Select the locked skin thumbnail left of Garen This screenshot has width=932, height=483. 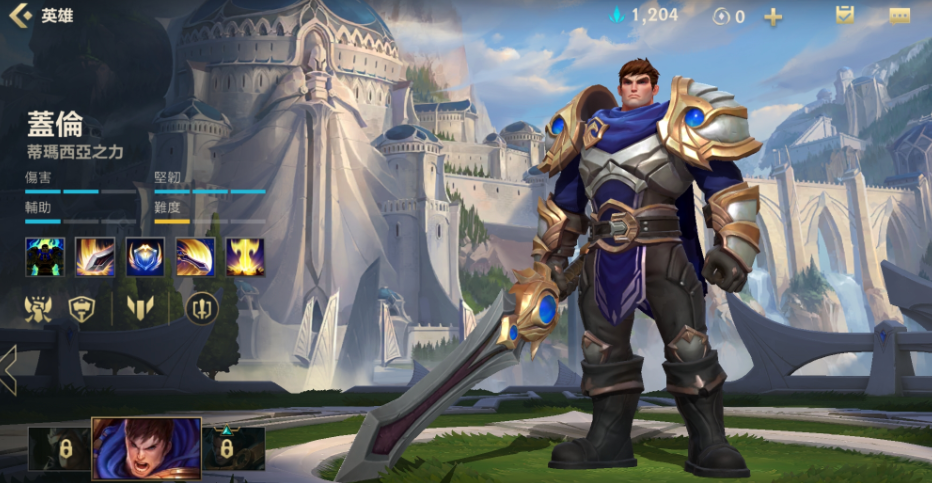click(59, 450)
